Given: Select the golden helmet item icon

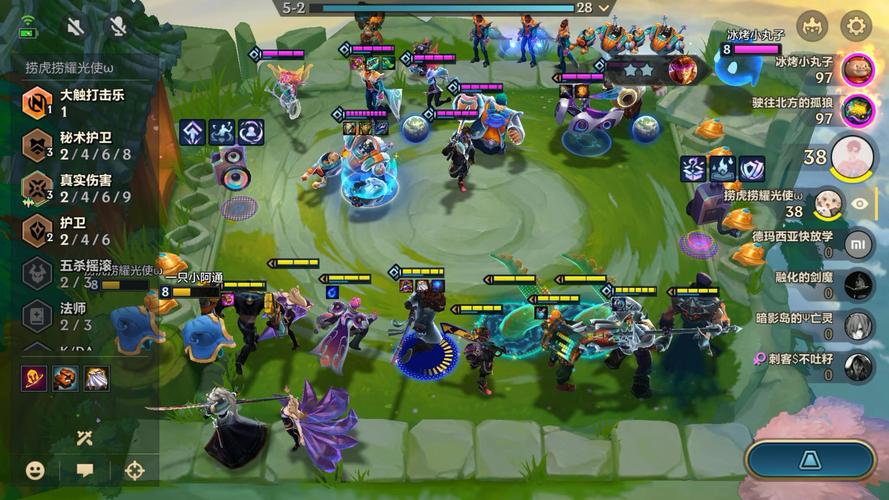Looking at the screenshot, I should pyautogui.click(x=66, y=378).
